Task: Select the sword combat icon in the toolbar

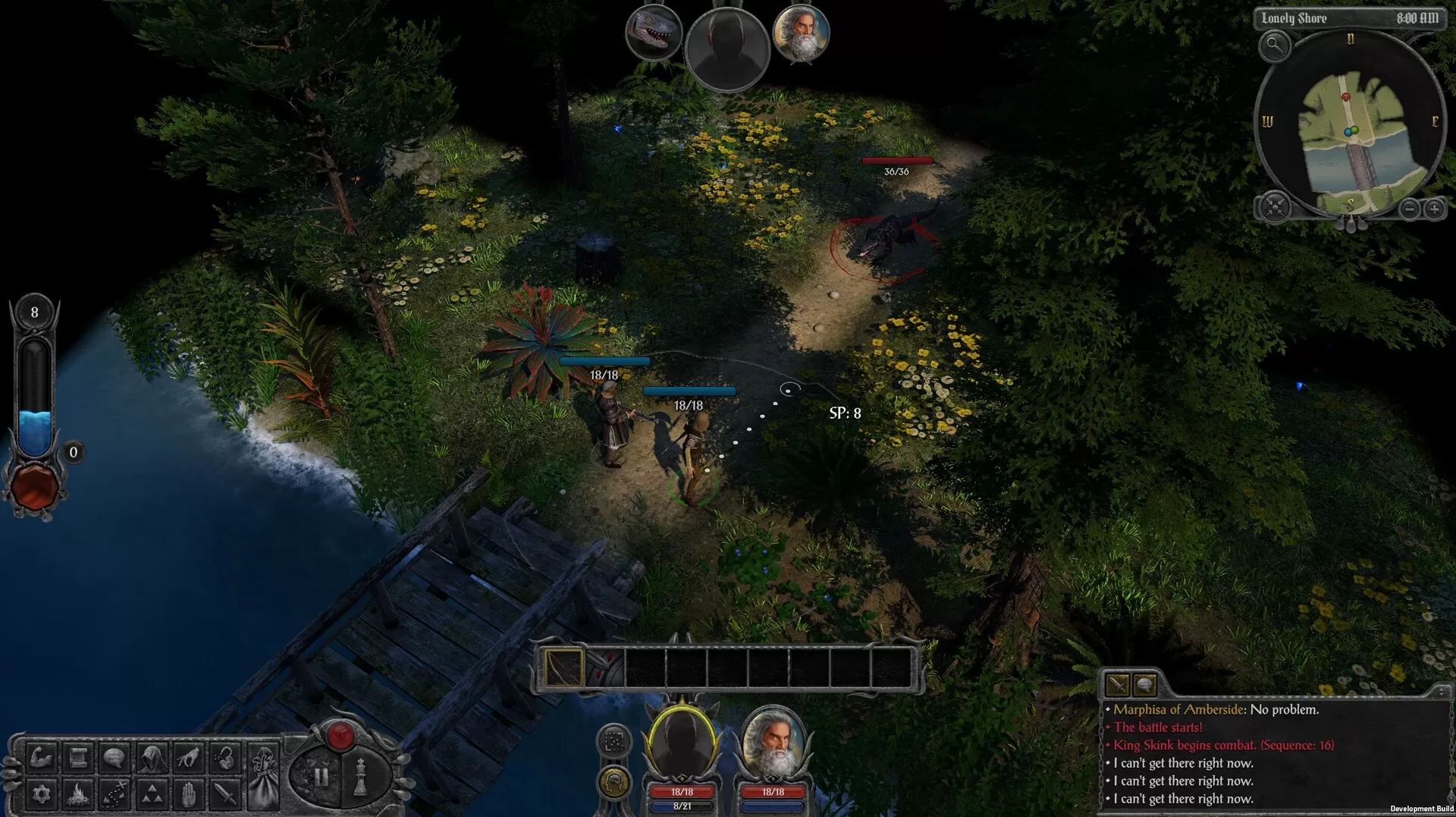Action: coord(224,796)
